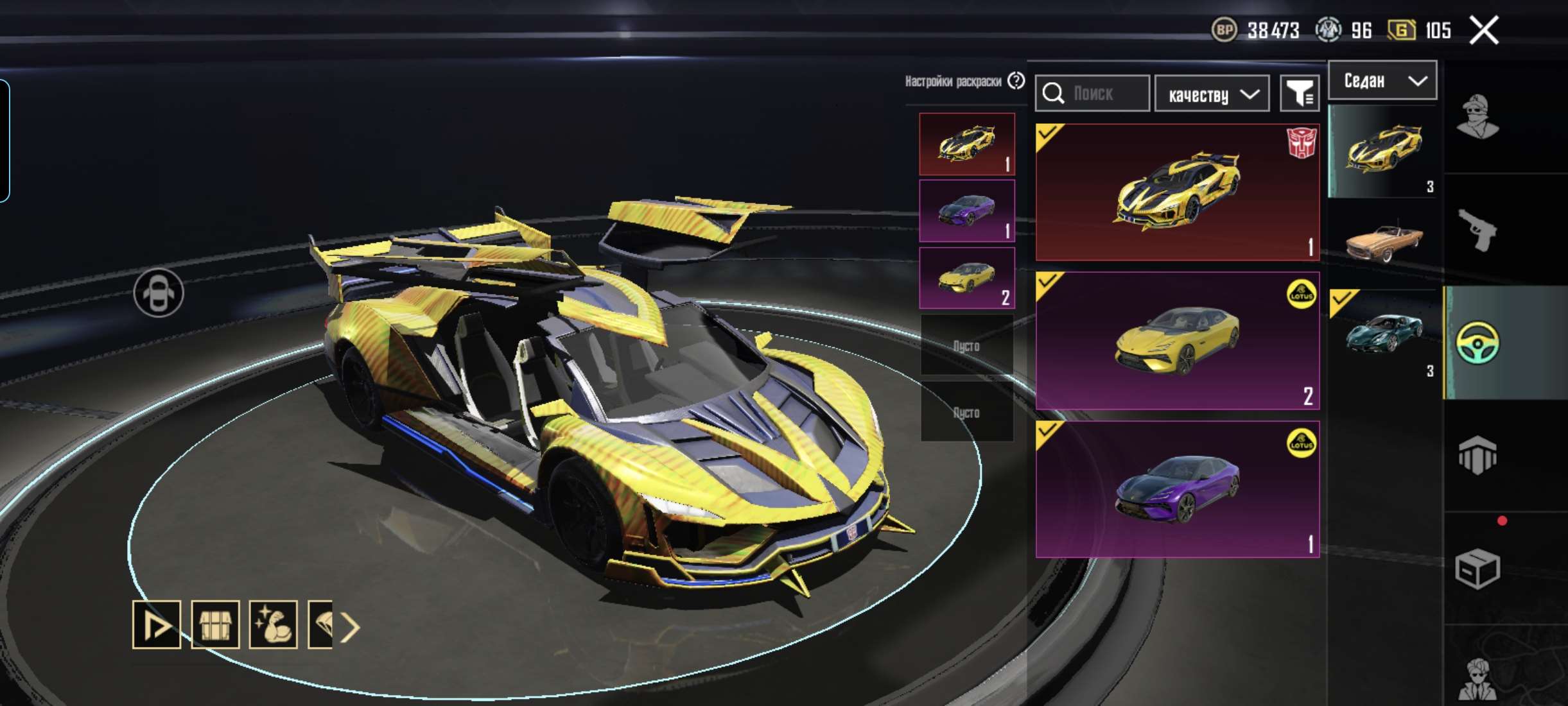Select the teal sports car thumbnail
The height and width of the screenshot is (706, 1568).
(x=1384, y=334)
